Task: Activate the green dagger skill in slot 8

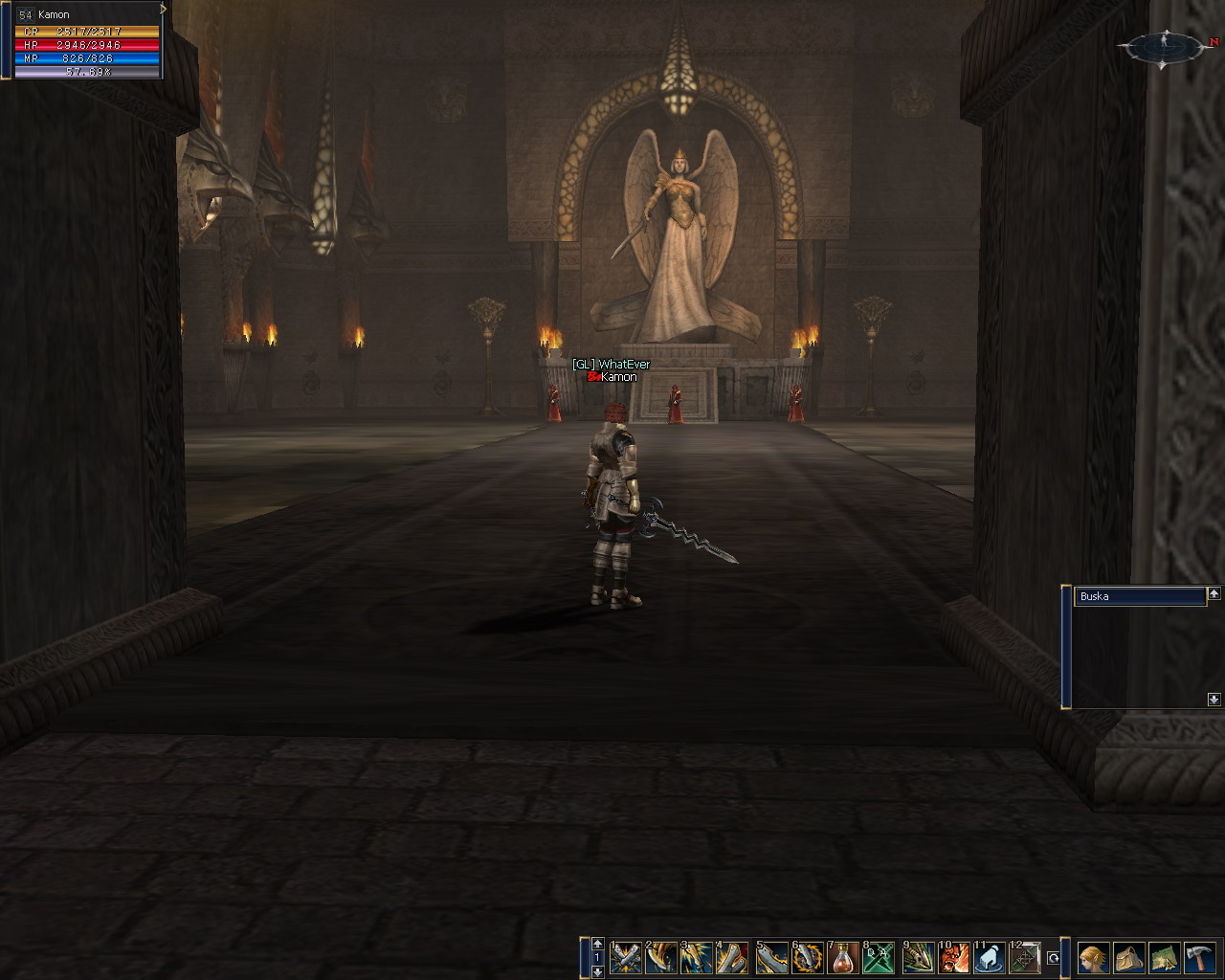Action: (x=880, y=957)
